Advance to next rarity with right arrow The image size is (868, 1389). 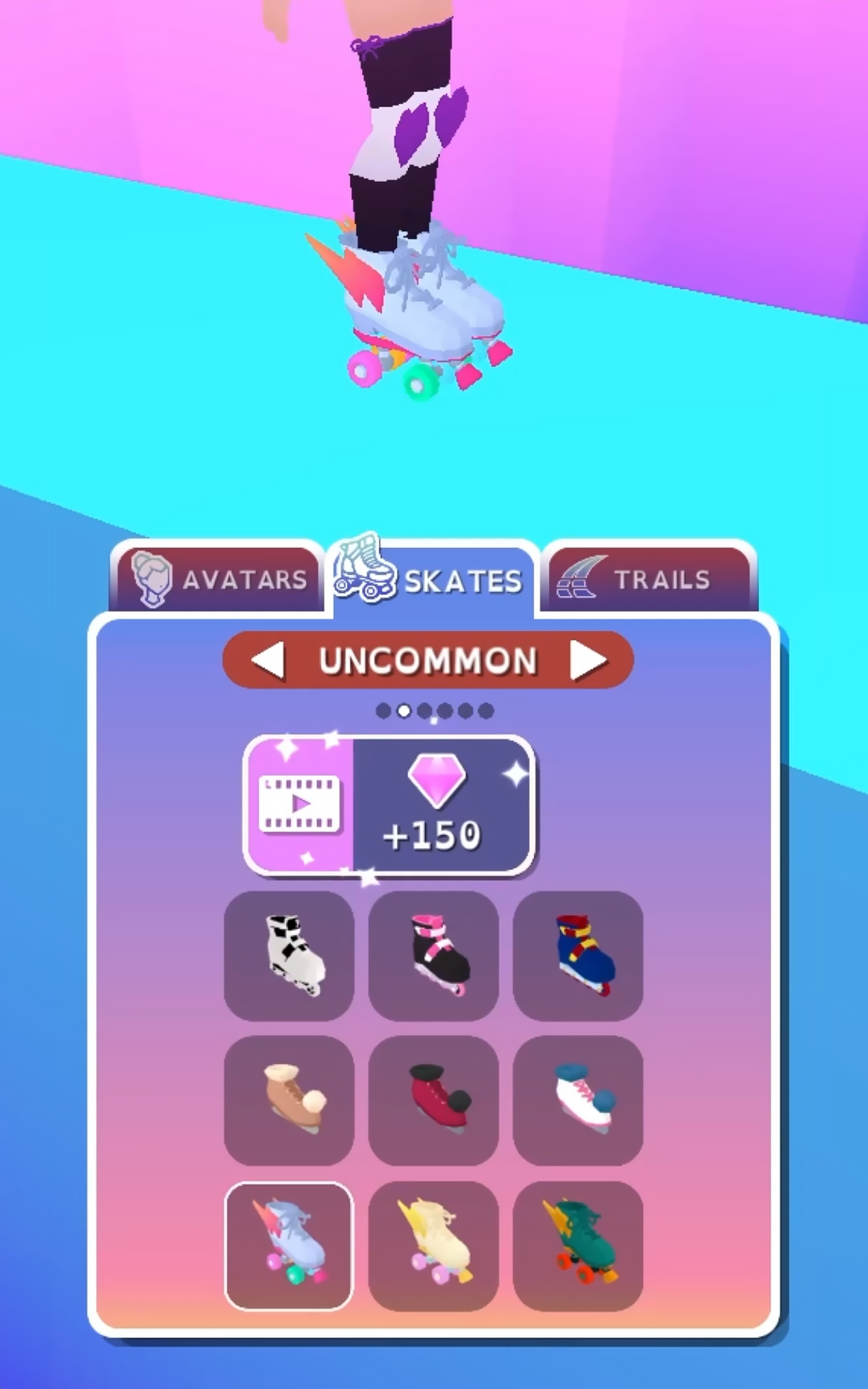click(x=588, y=660)
